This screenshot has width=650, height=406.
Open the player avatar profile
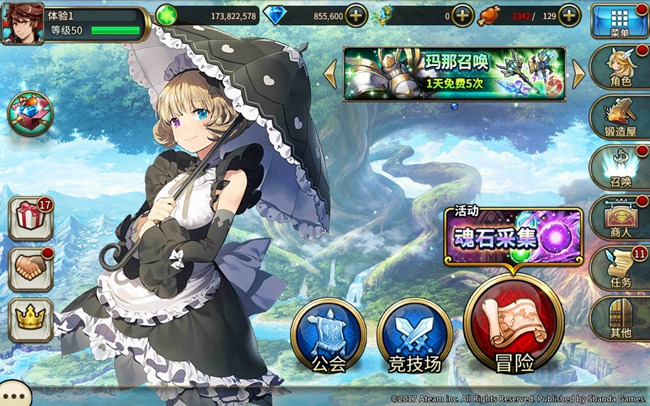coord(22,22)
